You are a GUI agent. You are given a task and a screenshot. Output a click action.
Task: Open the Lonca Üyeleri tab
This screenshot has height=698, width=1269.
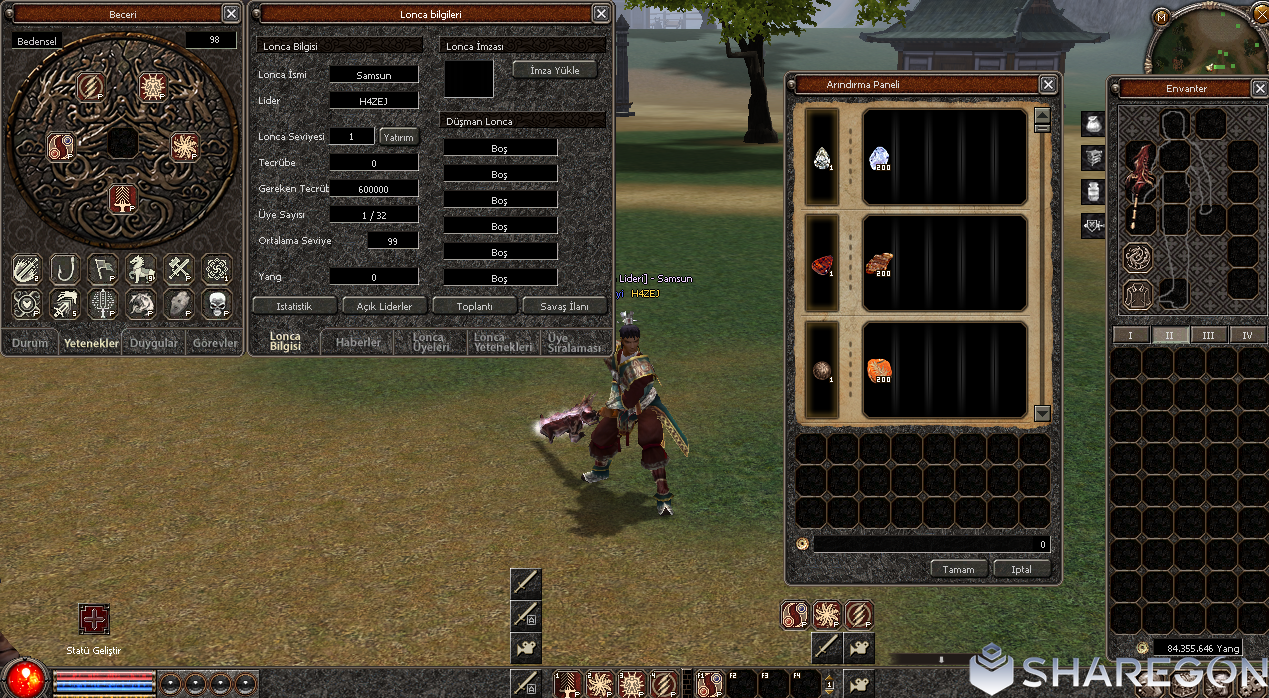click(432, 342)
